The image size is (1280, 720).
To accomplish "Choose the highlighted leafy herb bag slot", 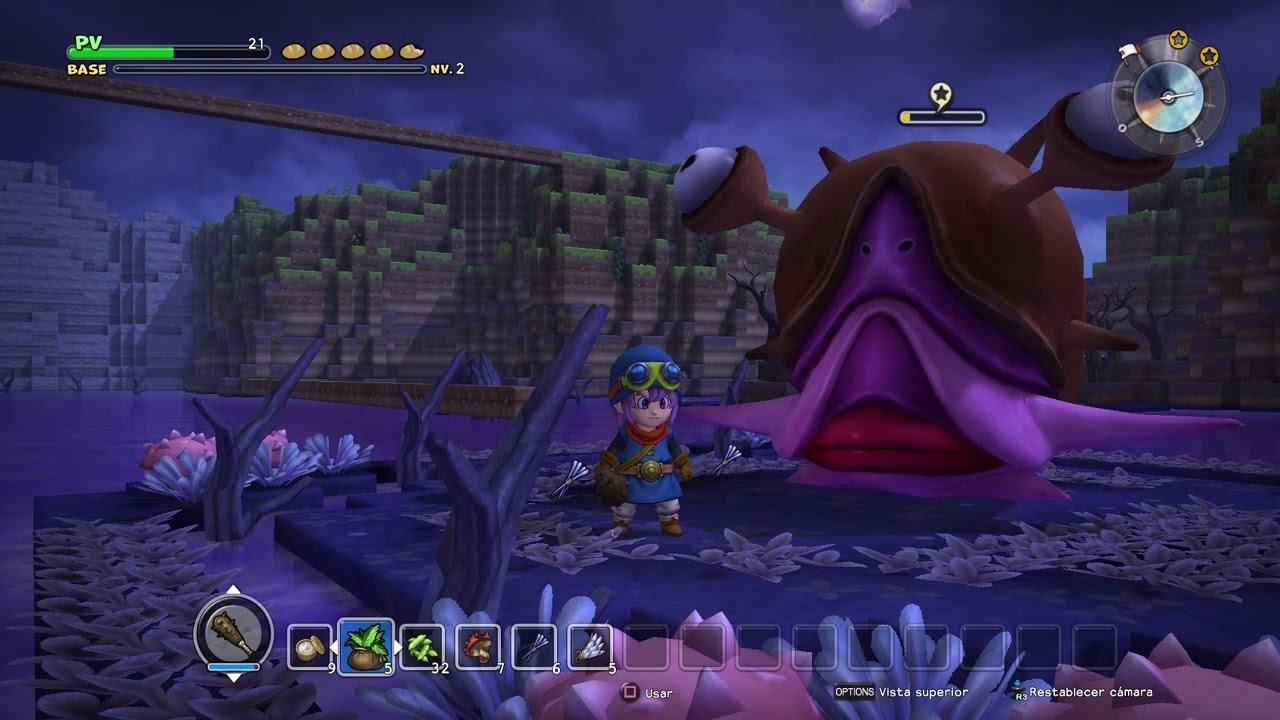I will 364,646.
